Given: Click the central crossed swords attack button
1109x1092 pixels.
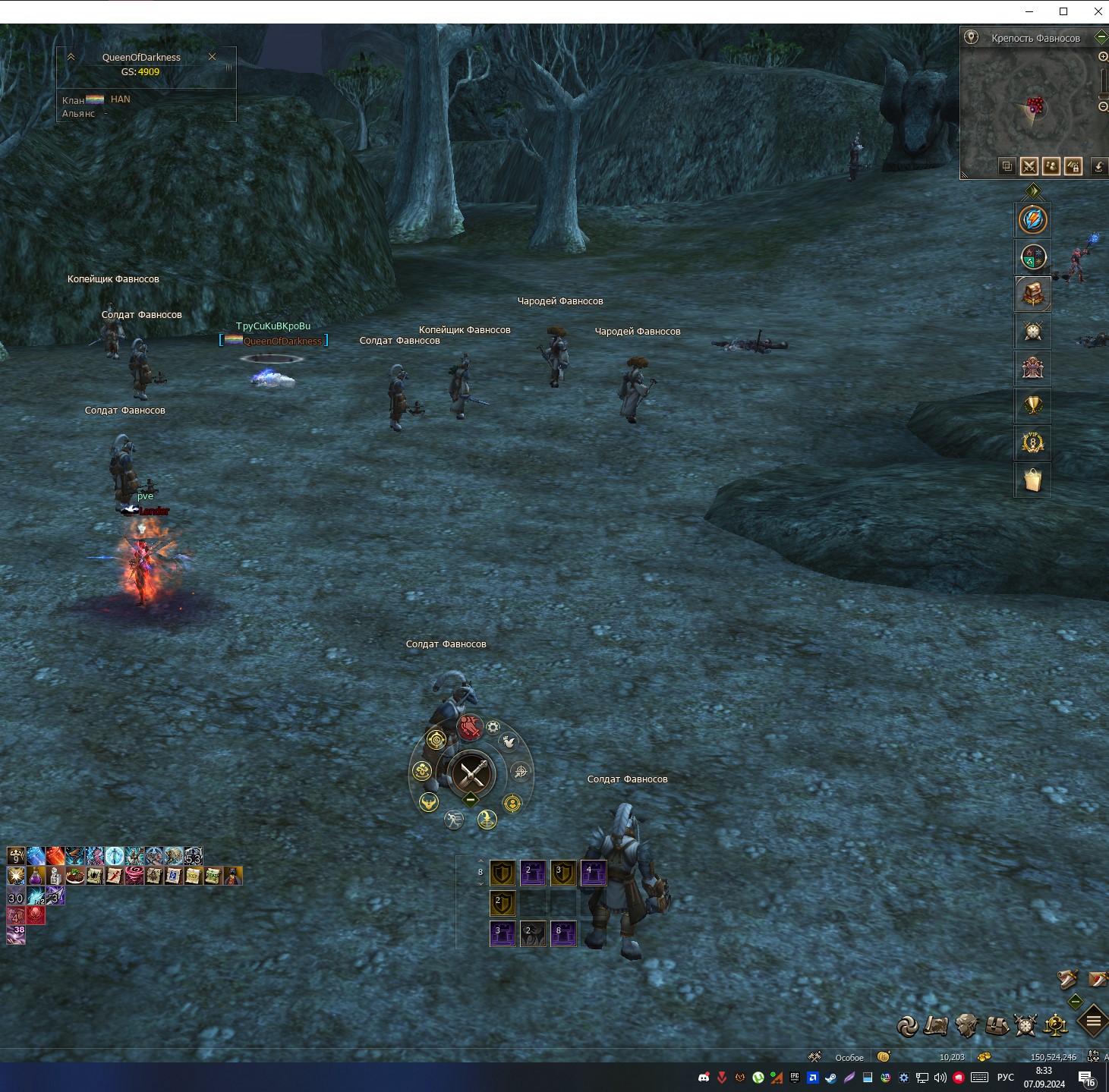Looking at the screenshot, I should click(x=471, y=774).
